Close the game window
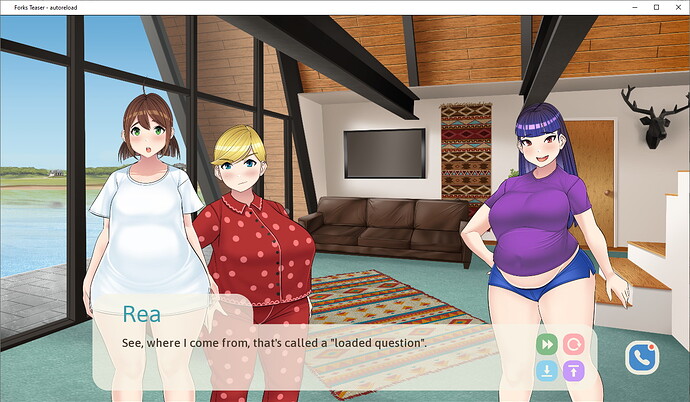Viewport: 690px width, 402px height. pos(678,7)
